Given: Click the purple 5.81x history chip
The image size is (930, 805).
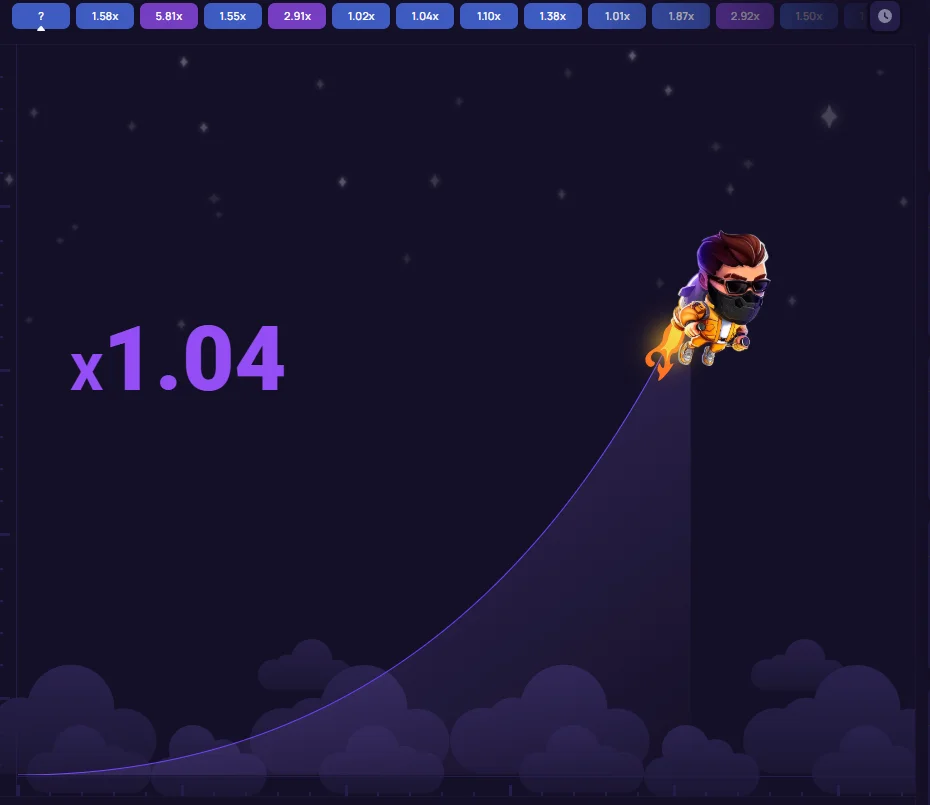Looking at the screenshot, I should (169, 16).
